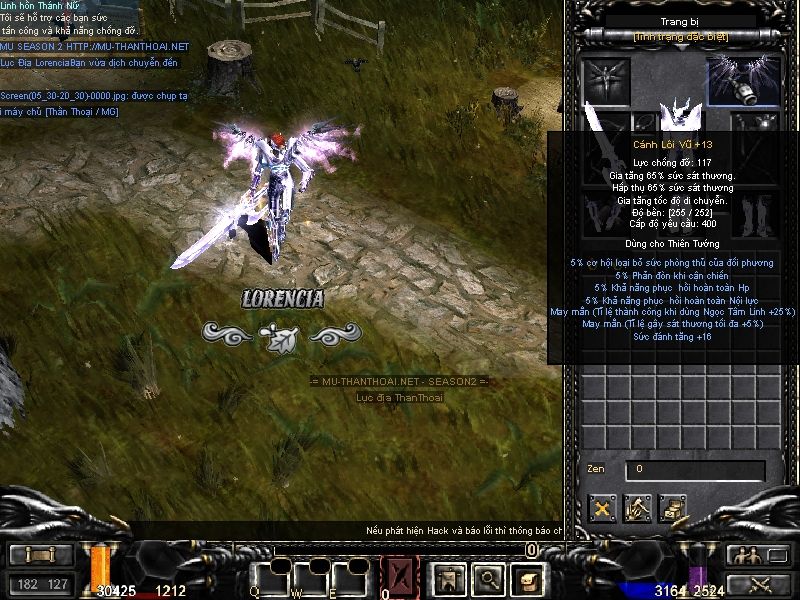Close the inventory with the X button

[602, 509]
